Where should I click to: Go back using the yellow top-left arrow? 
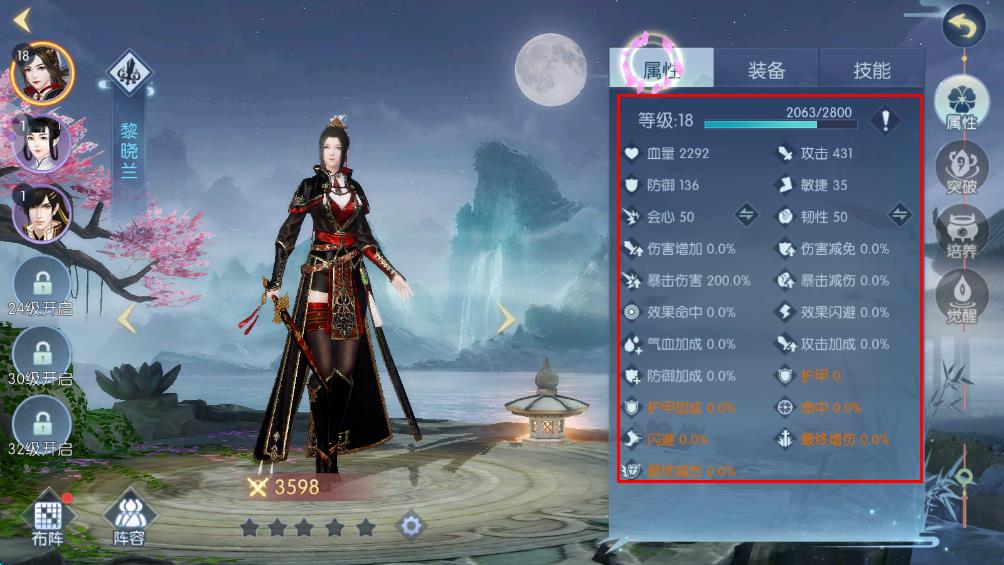(x=23, y=18)
